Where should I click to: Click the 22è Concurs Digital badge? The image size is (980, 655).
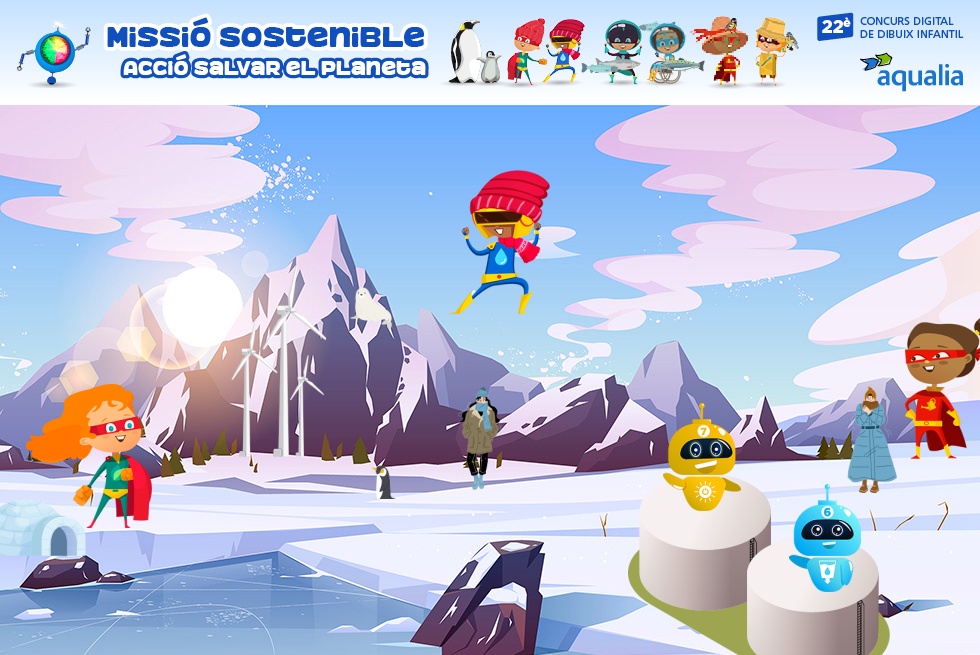889,27
